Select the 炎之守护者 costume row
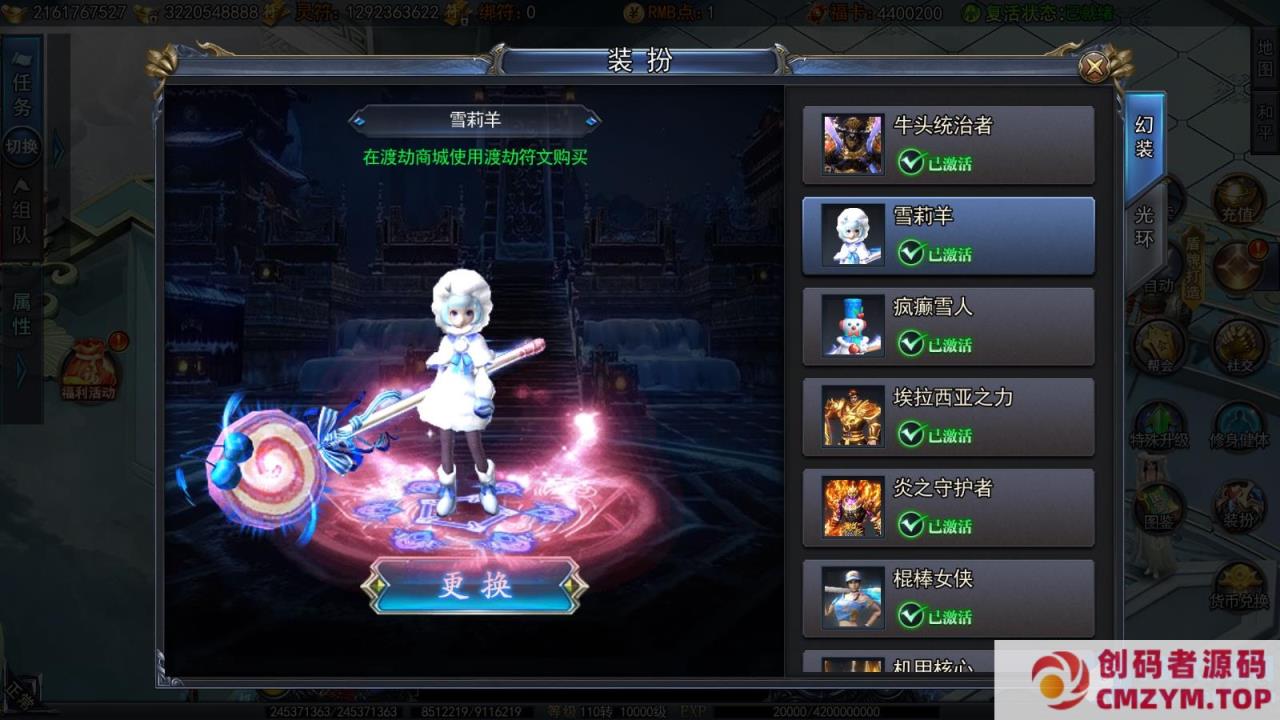Viewport: 1280px width, 720px height. coord(948,508)
